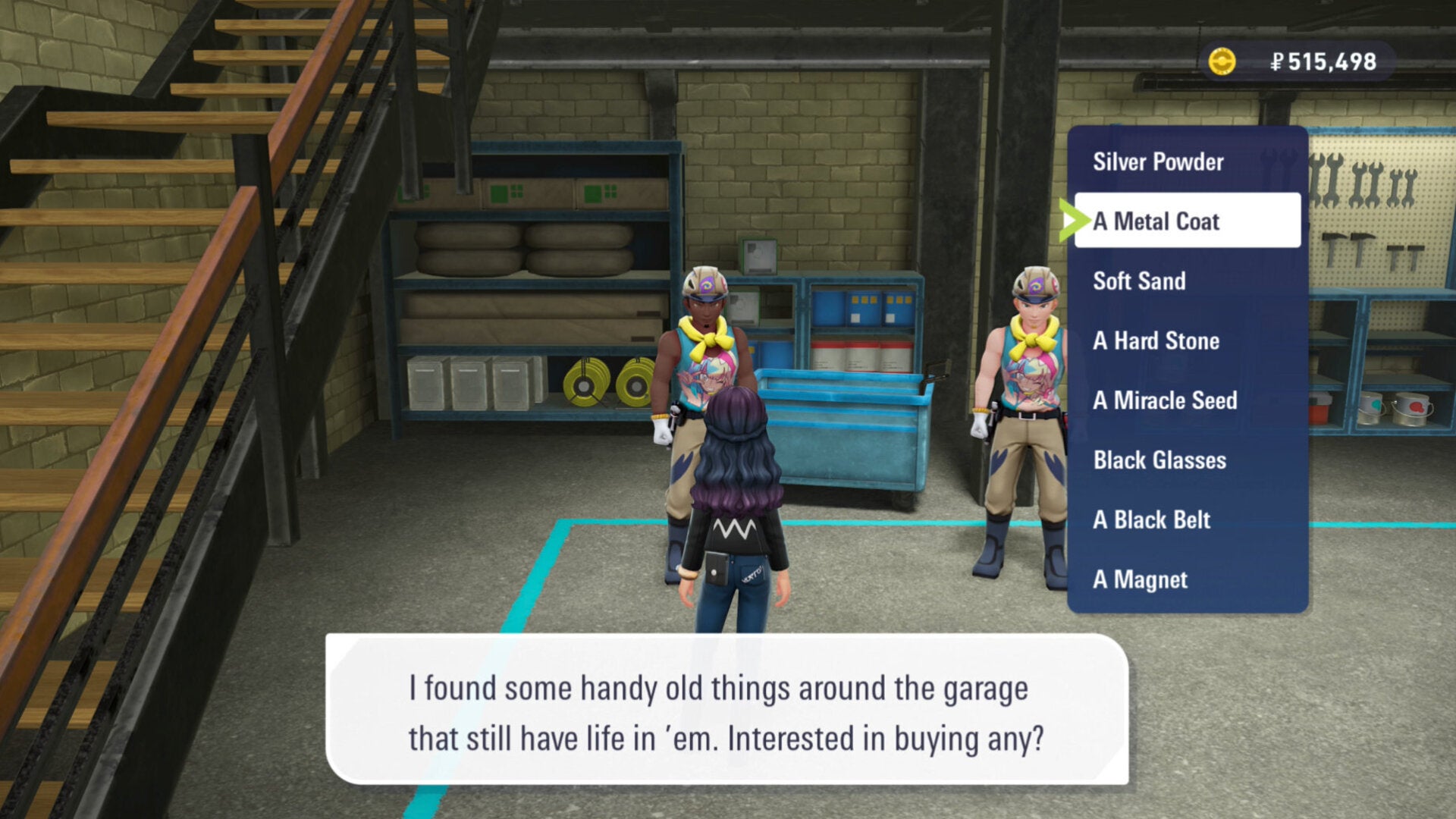Pick Black Glasses from the menu
The width and height of the screenshot is (1456, 819).
pyautogui.click(x=1159, y=460)
